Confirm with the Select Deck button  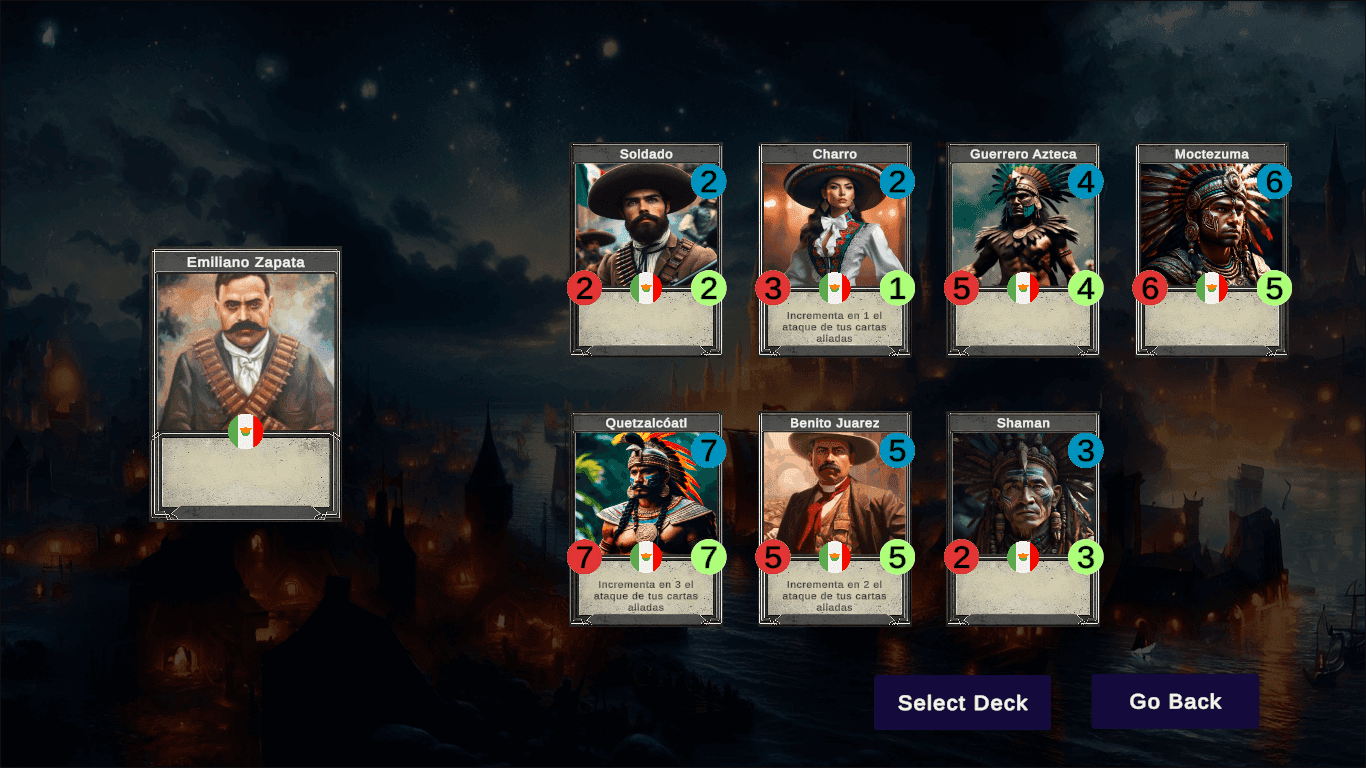coord(962,702)
